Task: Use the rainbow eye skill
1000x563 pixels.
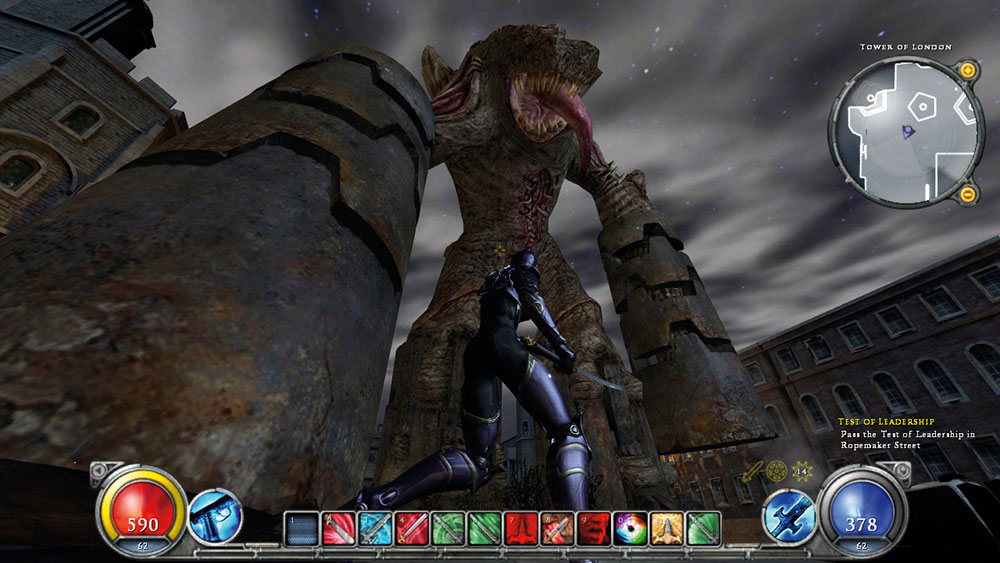Action: [x=631, y=528]
